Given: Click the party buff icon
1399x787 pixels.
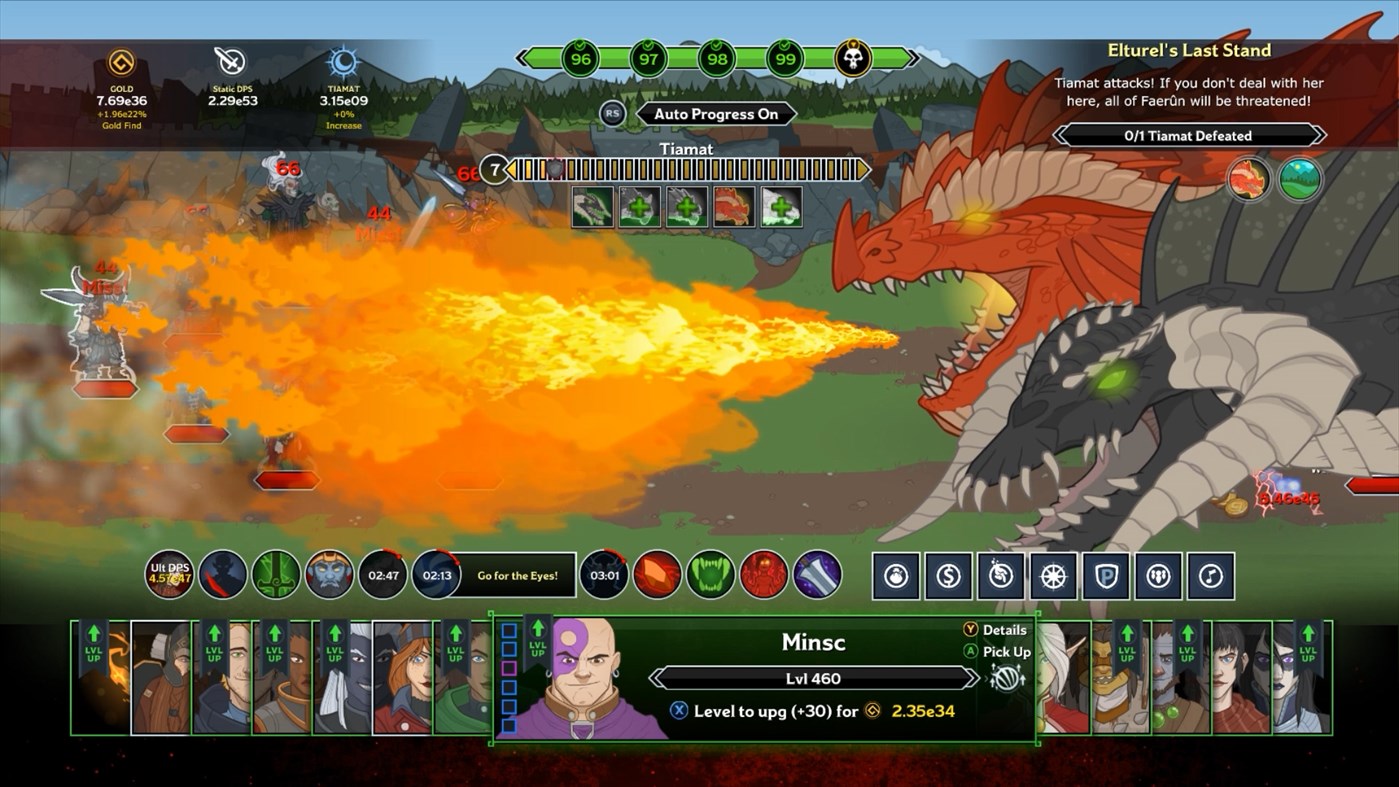Looking at the screenshot, I should coord(1158,575).
